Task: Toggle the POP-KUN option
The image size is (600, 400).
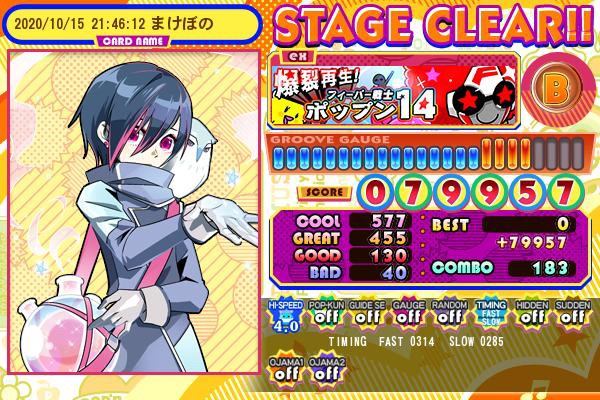Action: point(324,315)
